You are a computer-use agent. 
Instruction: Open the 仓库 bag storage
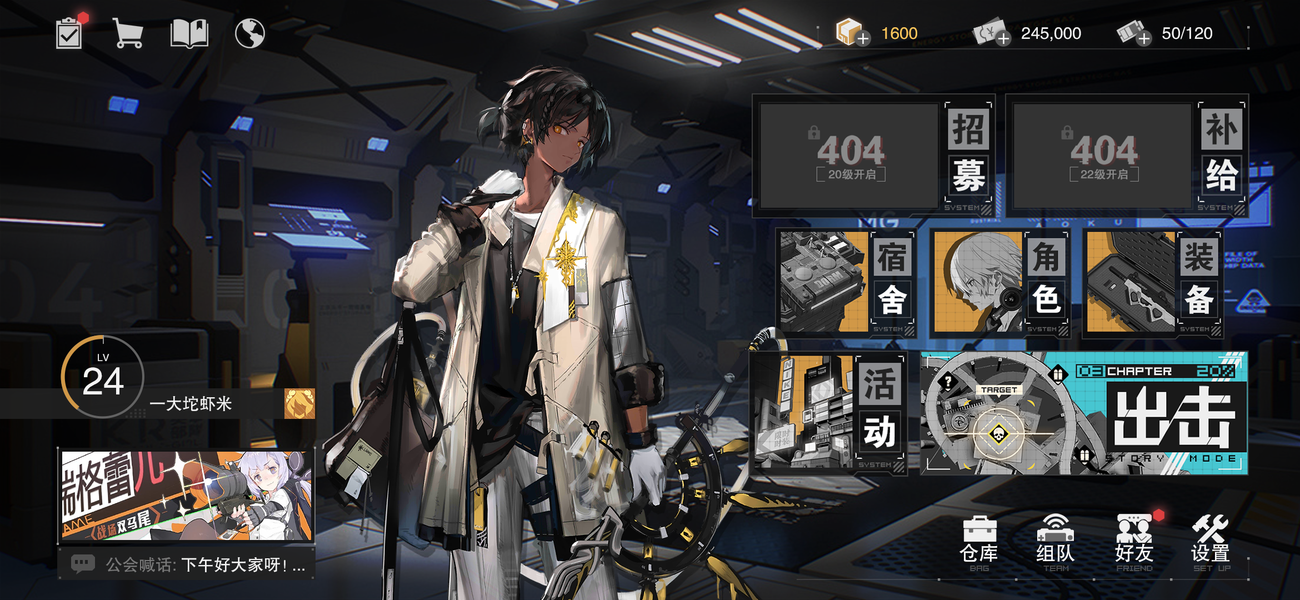978,542
